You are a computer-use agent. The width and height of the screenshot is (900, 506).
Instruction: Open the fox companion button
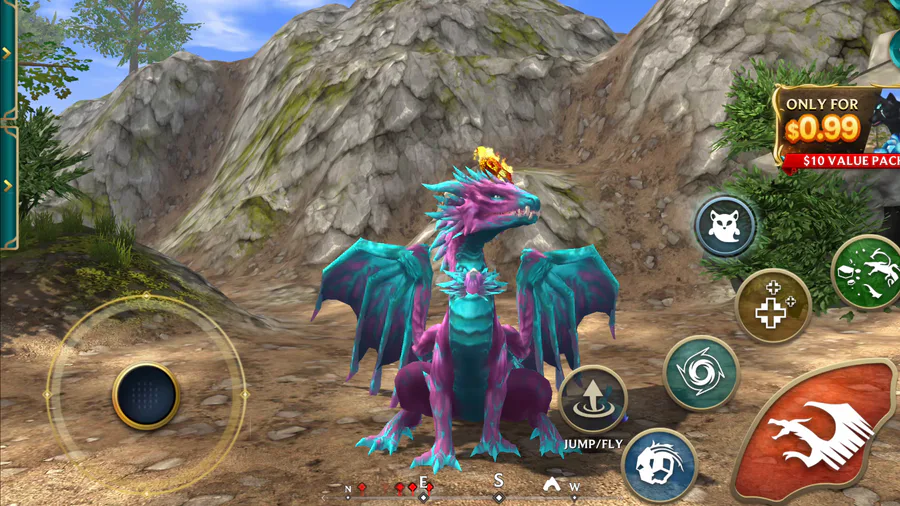point(725,226)
